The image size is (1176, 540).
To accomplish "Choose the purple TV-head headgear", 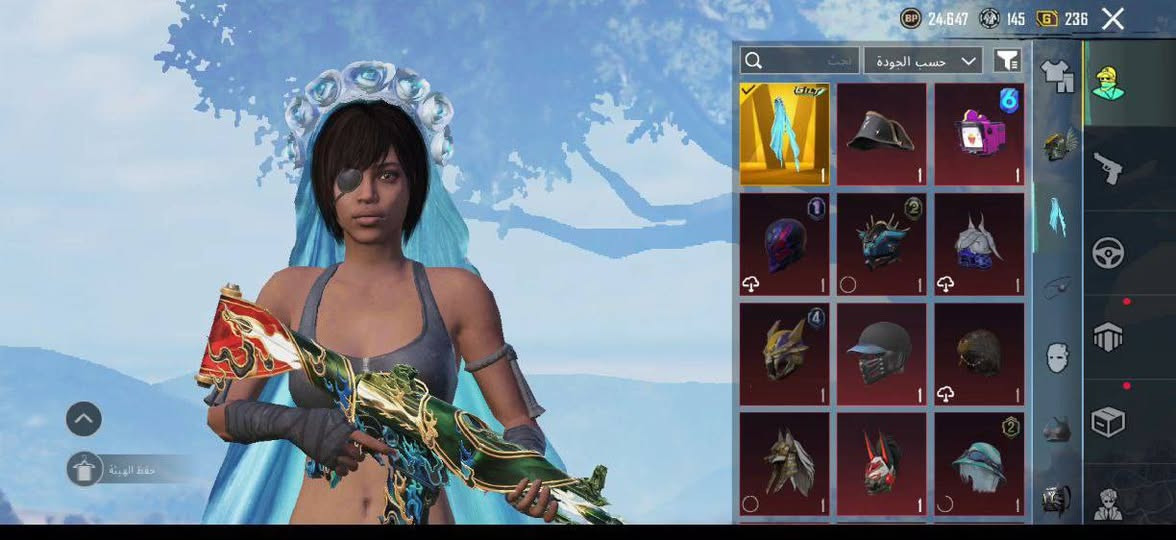I will pos(979,134).
